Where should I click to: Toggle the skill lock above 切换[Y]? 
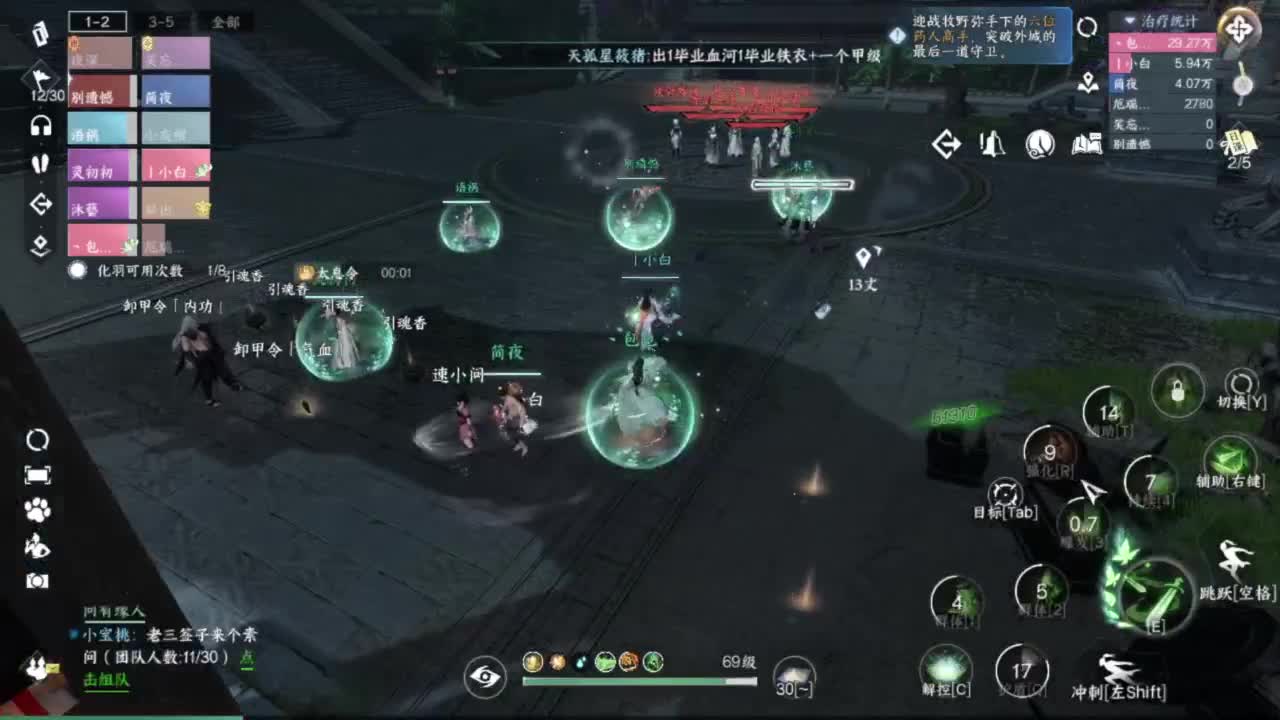tap(1176, 390)
